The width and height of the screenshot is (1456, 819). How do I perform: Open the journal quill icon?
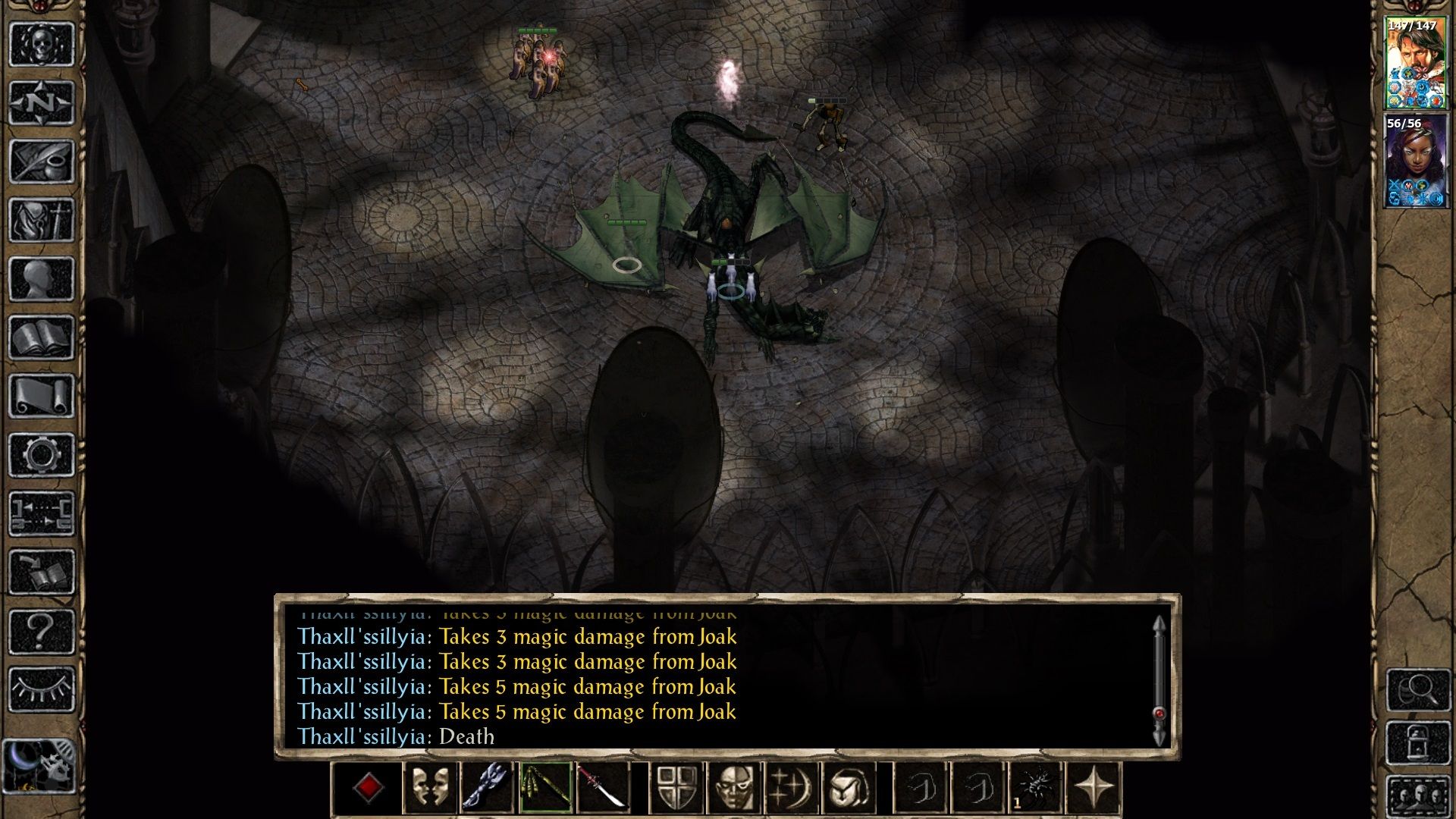point(41,162)
